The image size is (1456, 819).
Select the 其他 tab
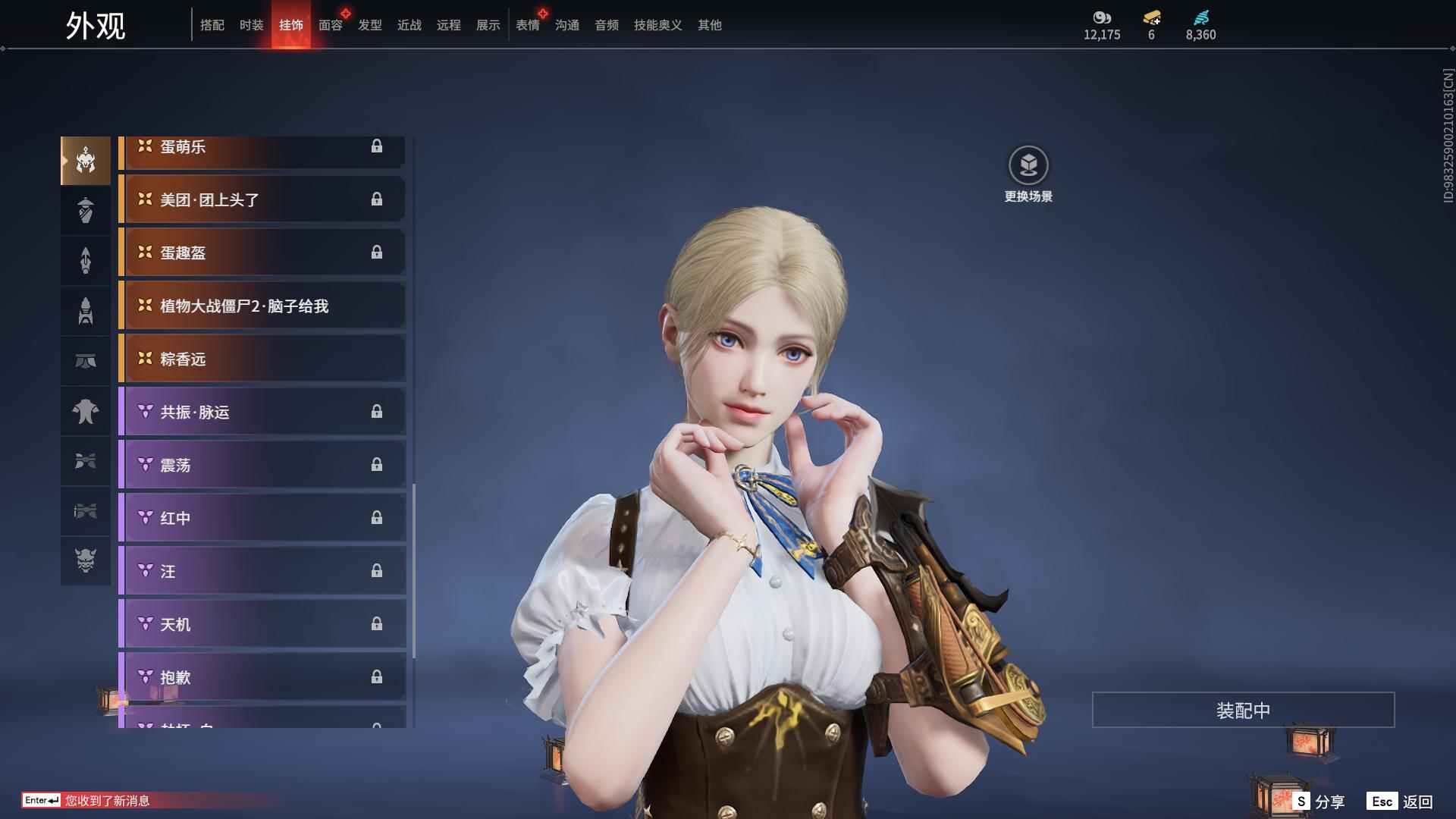(710, 25)
